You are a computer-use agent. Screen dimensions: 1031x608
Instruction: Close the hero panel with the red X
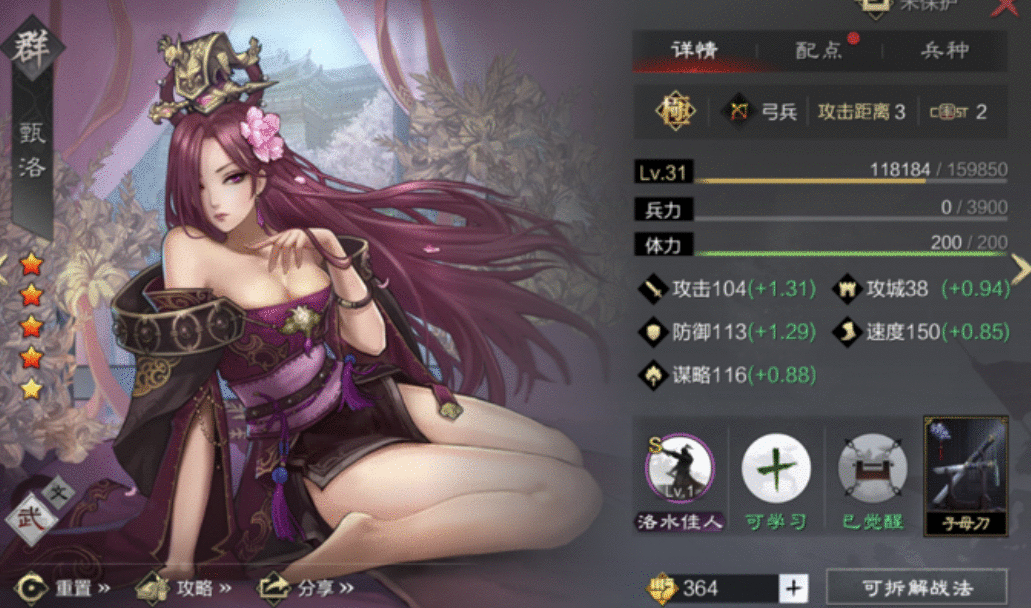(x=1004, y=8)
